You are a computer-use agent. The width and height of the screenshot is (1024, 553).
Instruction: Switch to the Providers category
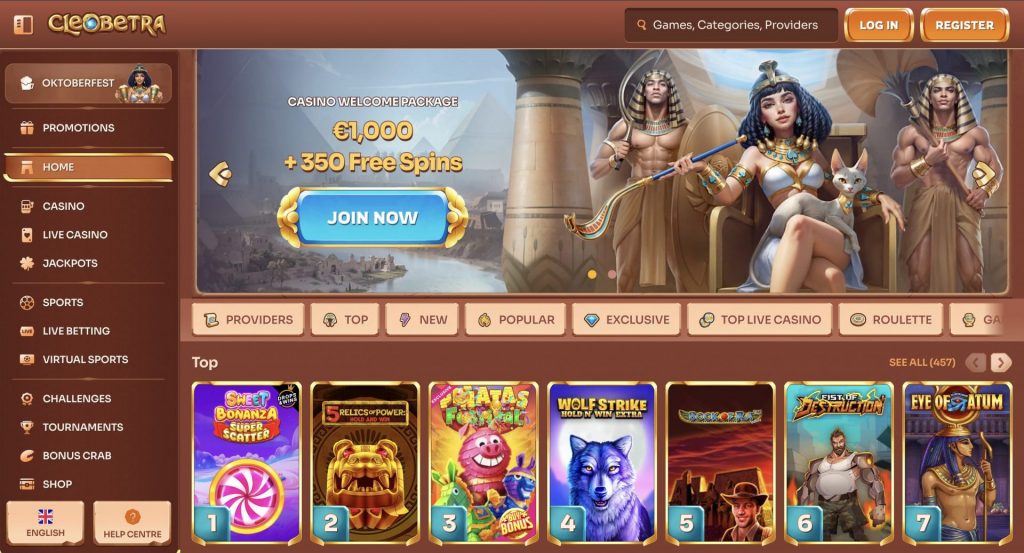click(249, 320)
